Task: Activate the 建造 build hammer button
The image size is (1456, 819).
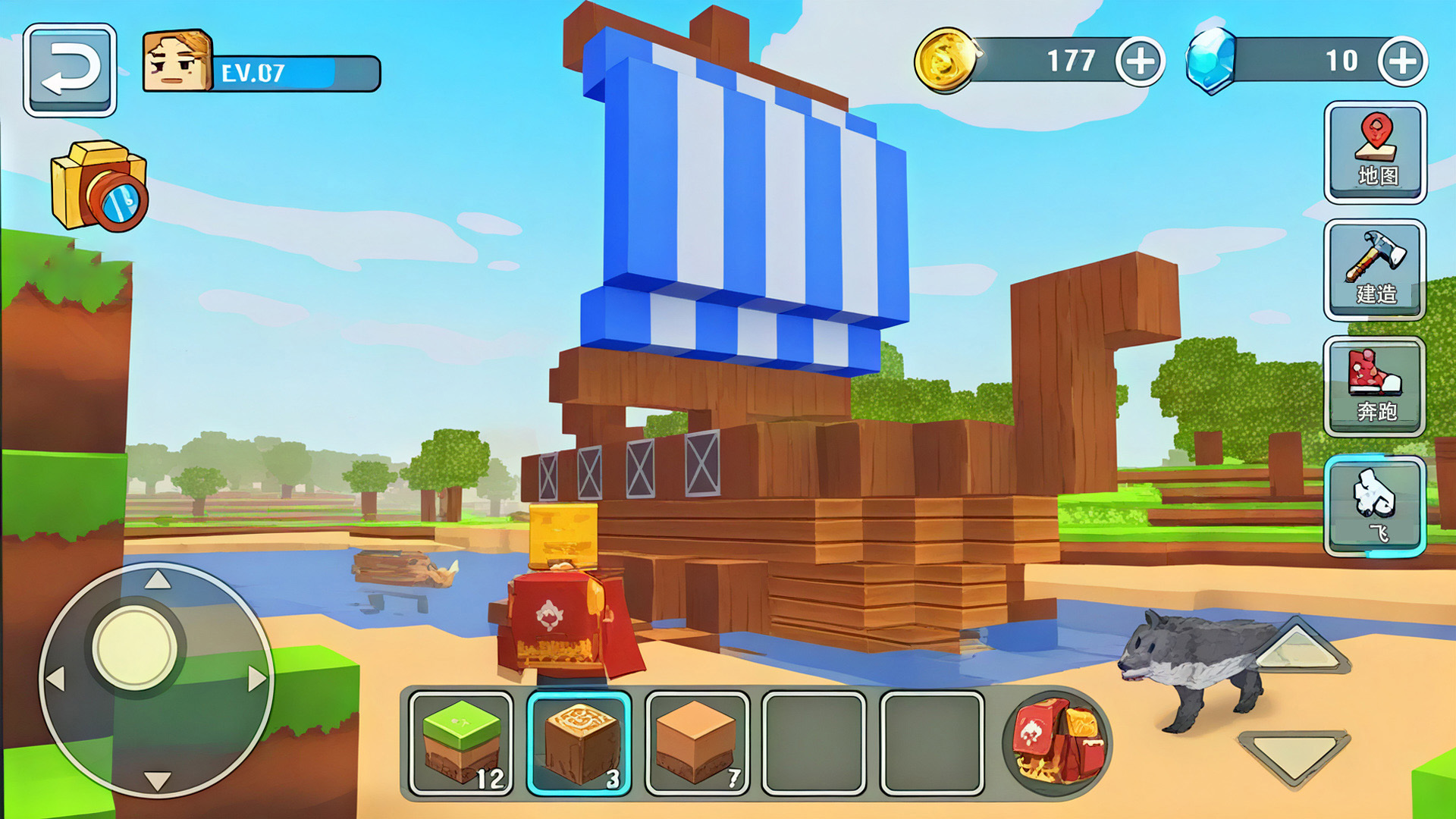Action: pyautogui.click(x=1375, y=269)
